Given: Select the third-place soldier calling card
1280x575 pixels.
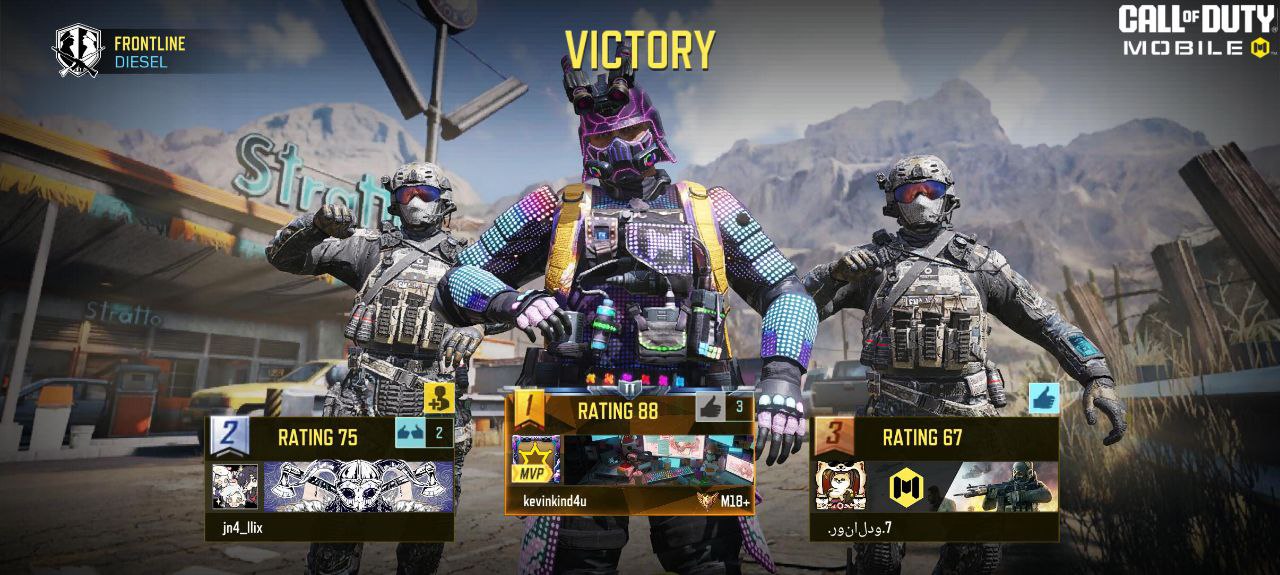Looking at the screenshot, I should click(x=962, y=486).
